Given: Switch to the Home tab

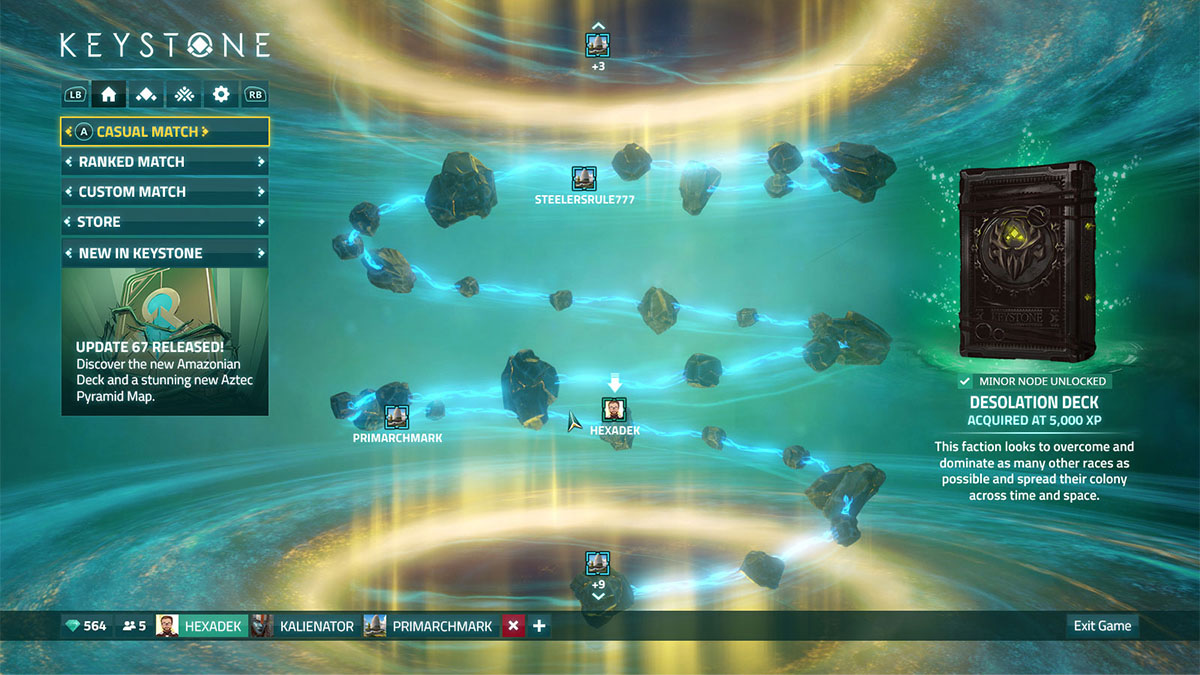Looking at the screenshot, I should pos(108,95).
